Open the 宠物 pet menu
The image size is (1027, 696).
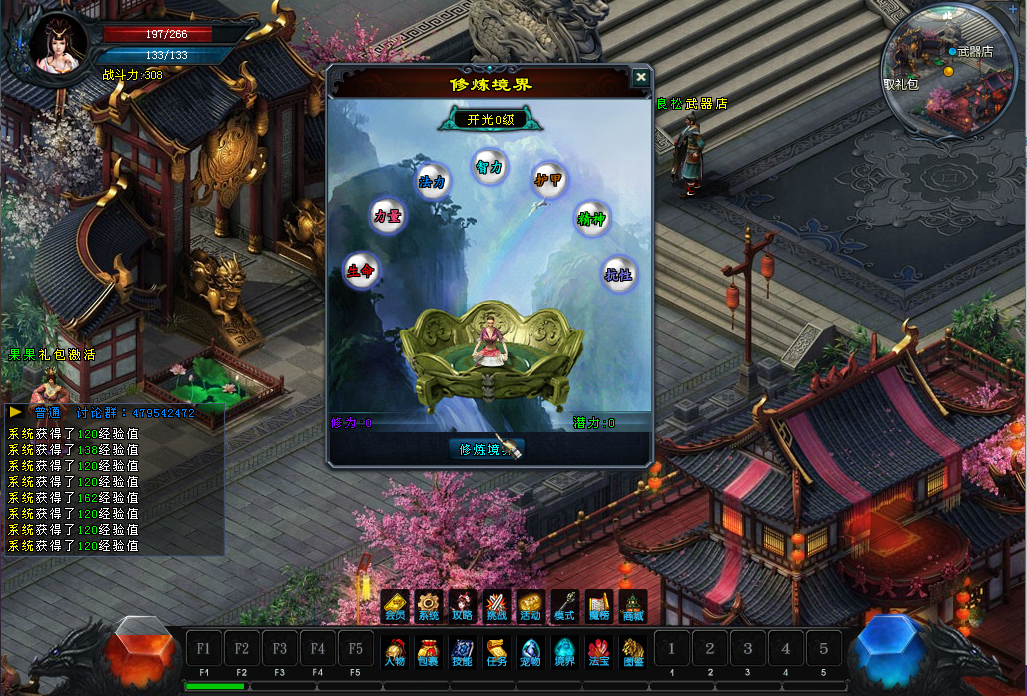coord(530,649)
